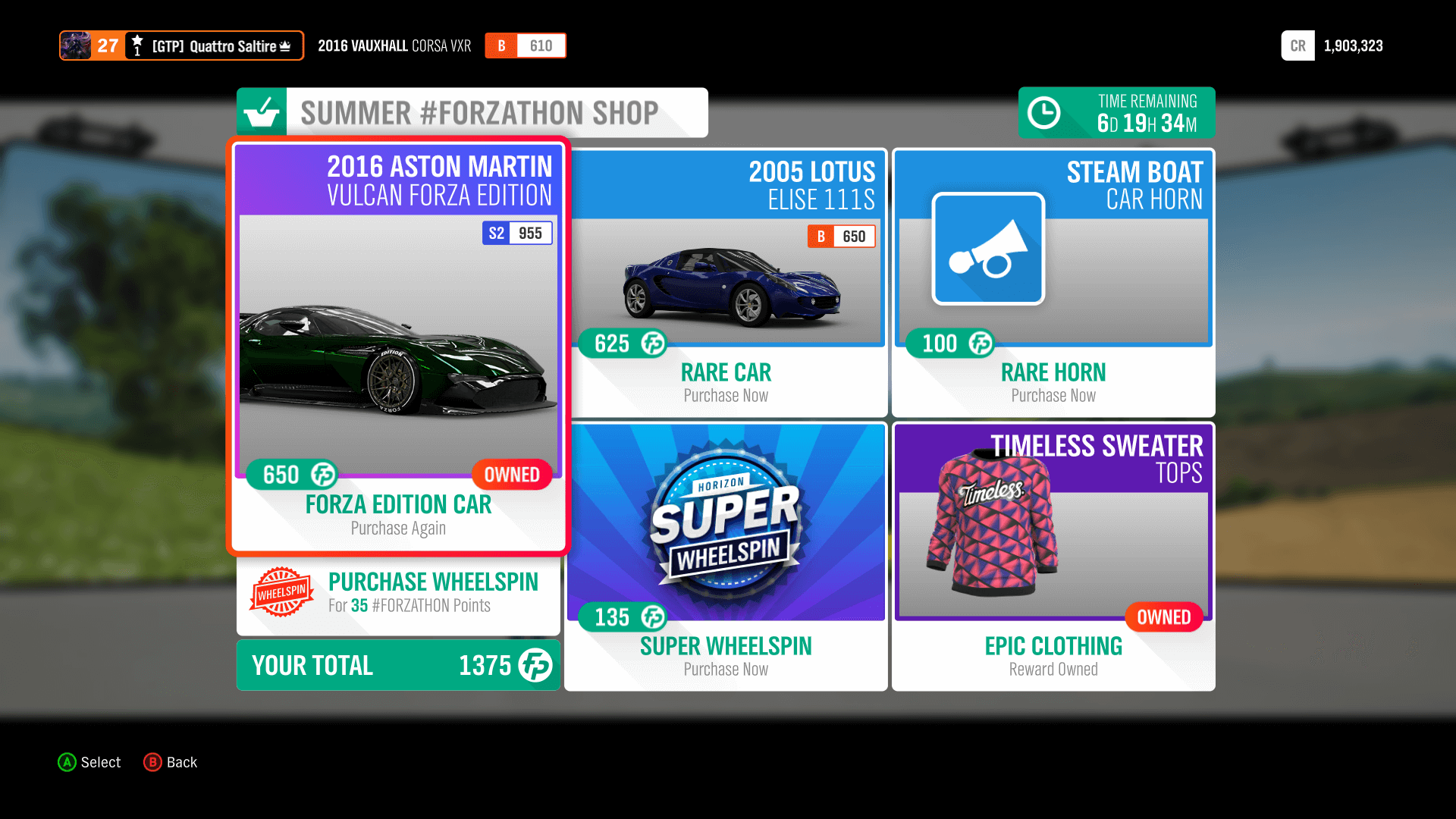Choose the 2005 Lotus Elise 111S rare car
The width and height of the screenshot is (1456, 819).
point(726,282)
